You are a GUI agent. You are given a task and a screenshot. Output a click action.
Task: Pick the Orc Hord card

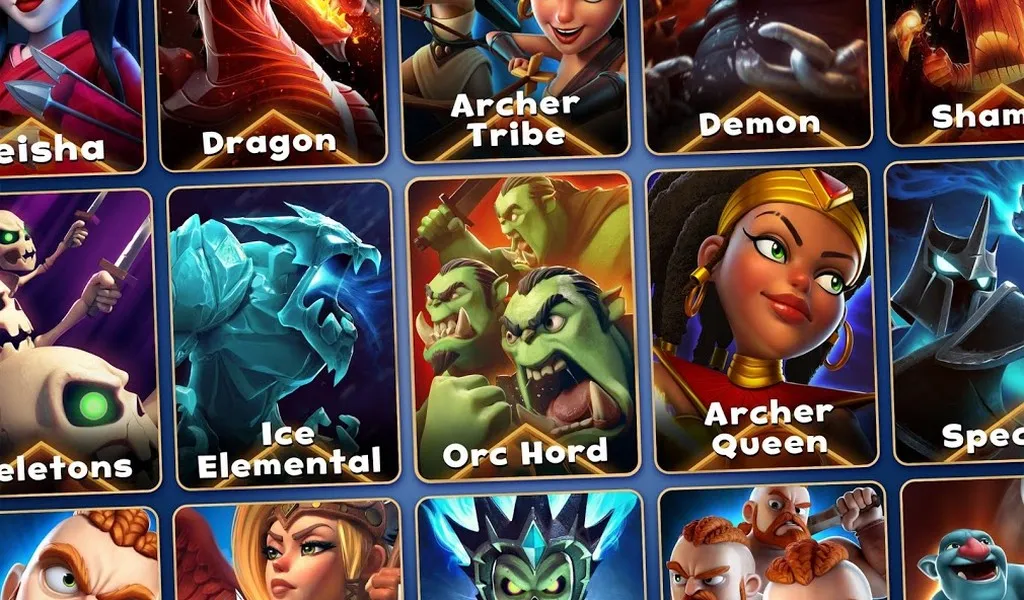[523, 325]
